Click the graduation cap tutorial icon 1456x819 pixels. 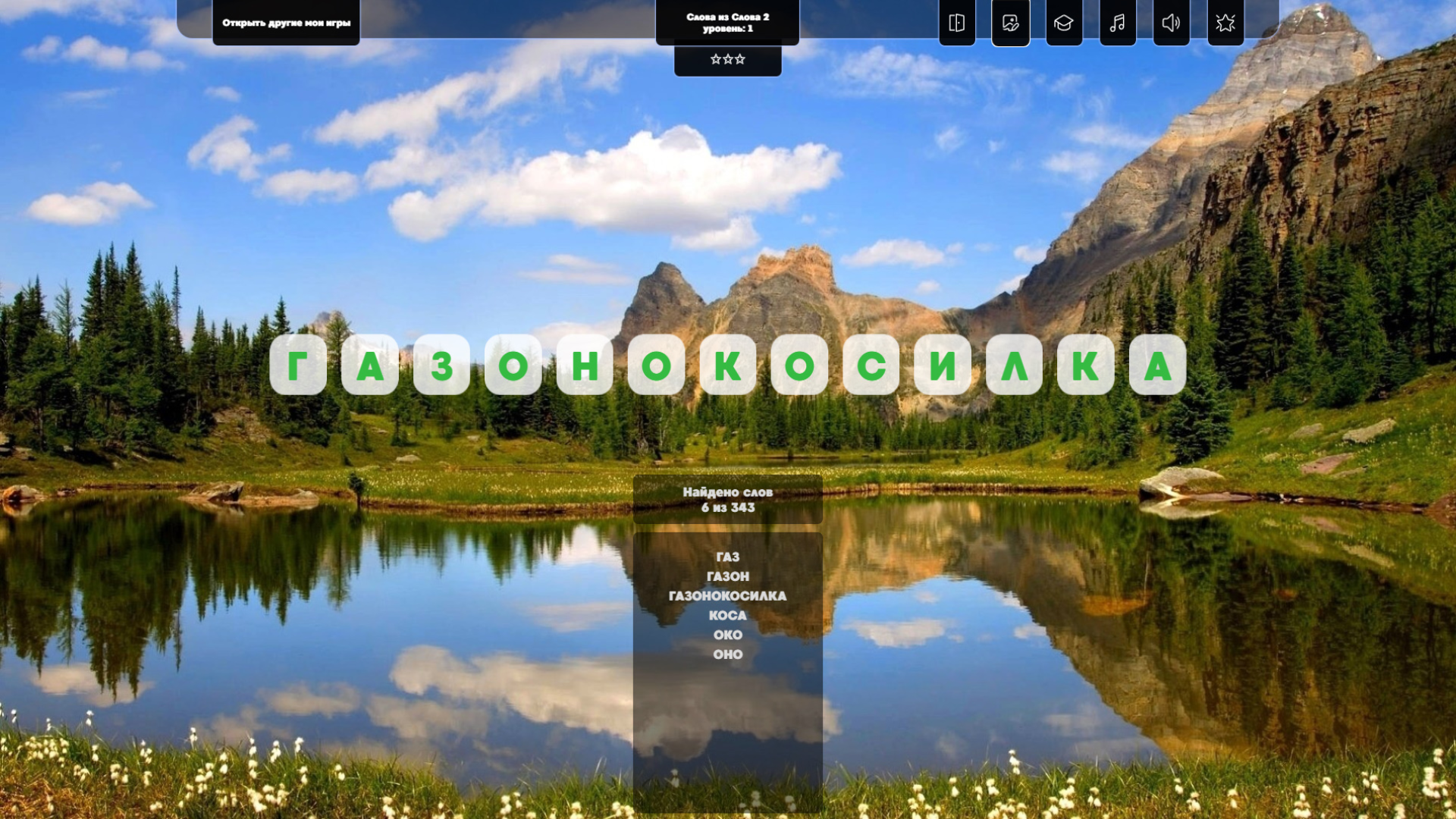coord(1064,24)
